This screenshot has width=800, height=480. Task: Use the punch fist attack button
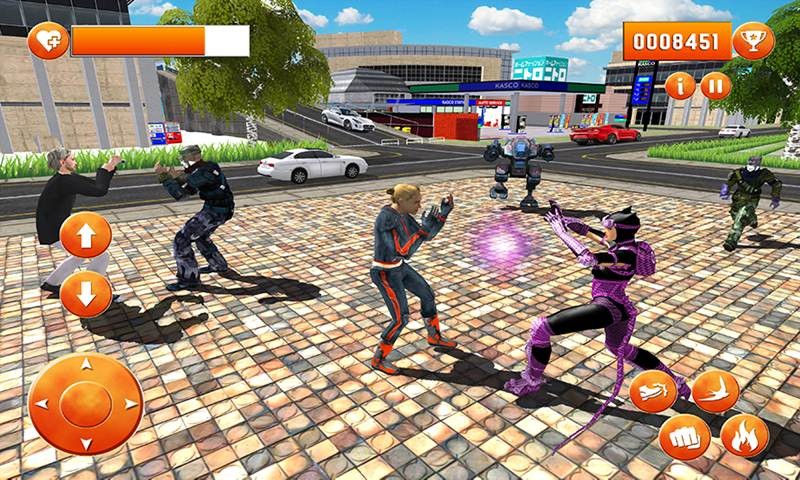pos(685,437)
